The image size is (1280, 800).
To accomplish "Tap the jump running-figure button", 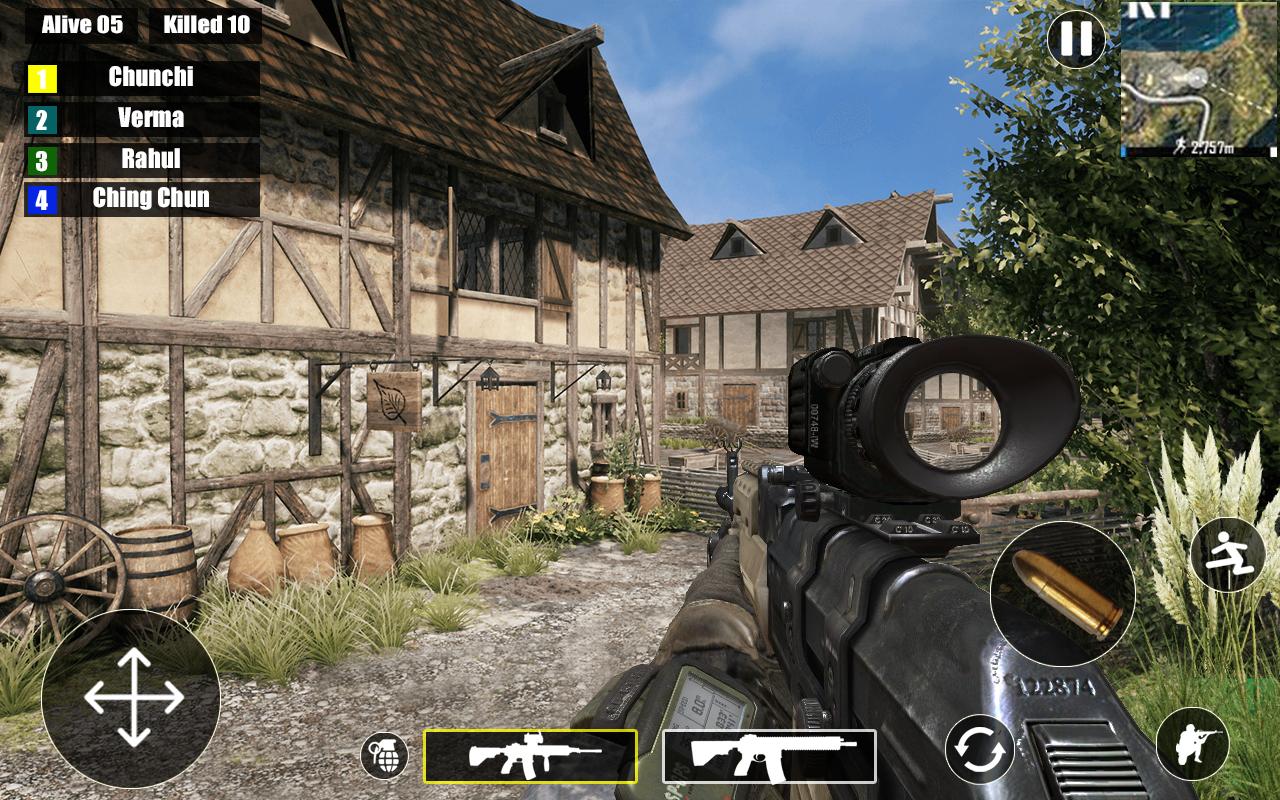I will 1228,555.
